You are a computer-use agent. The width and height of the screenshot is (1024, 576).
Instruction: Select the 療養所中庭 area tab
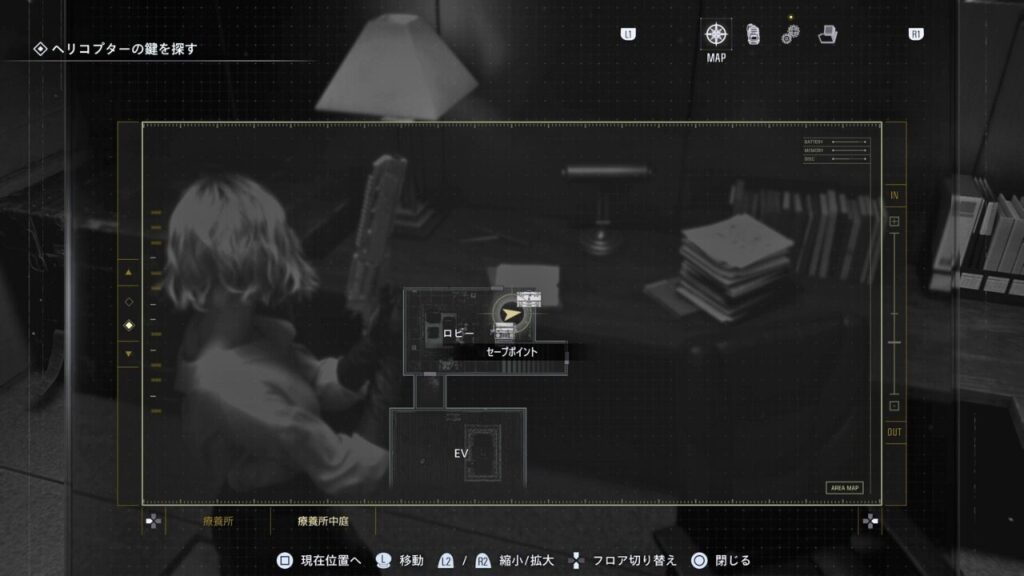click(323, 521)
